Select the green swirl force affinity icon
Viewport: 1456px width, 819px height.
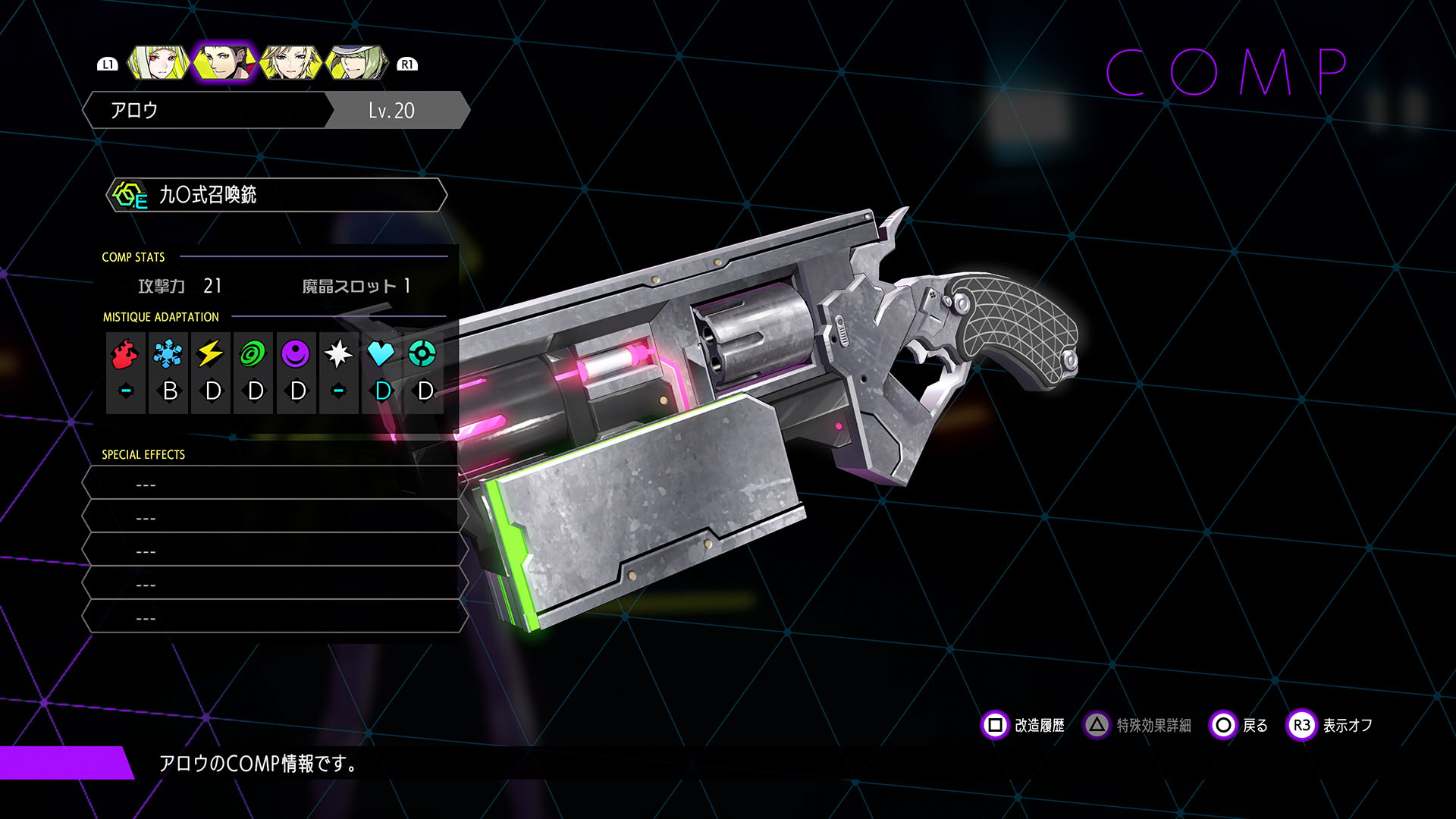tap(253, 353)
